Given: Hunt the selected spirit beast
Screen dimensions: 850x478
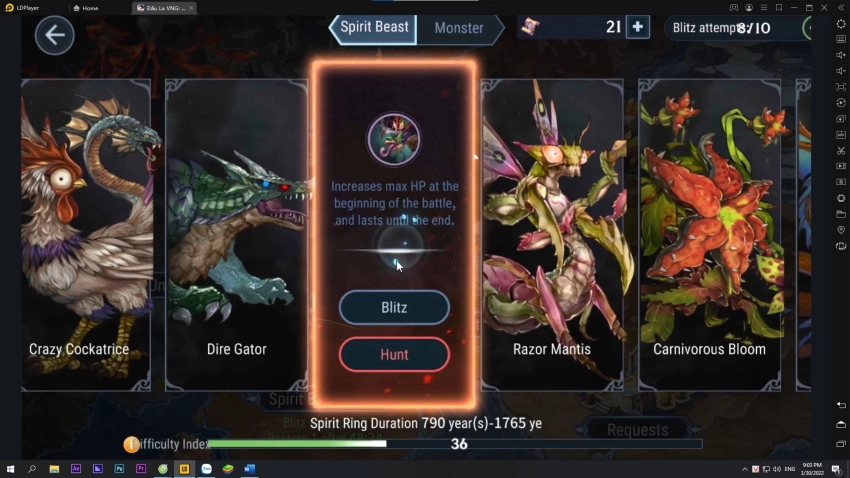Looking at the screenshot, I should [x=394, y=354].
